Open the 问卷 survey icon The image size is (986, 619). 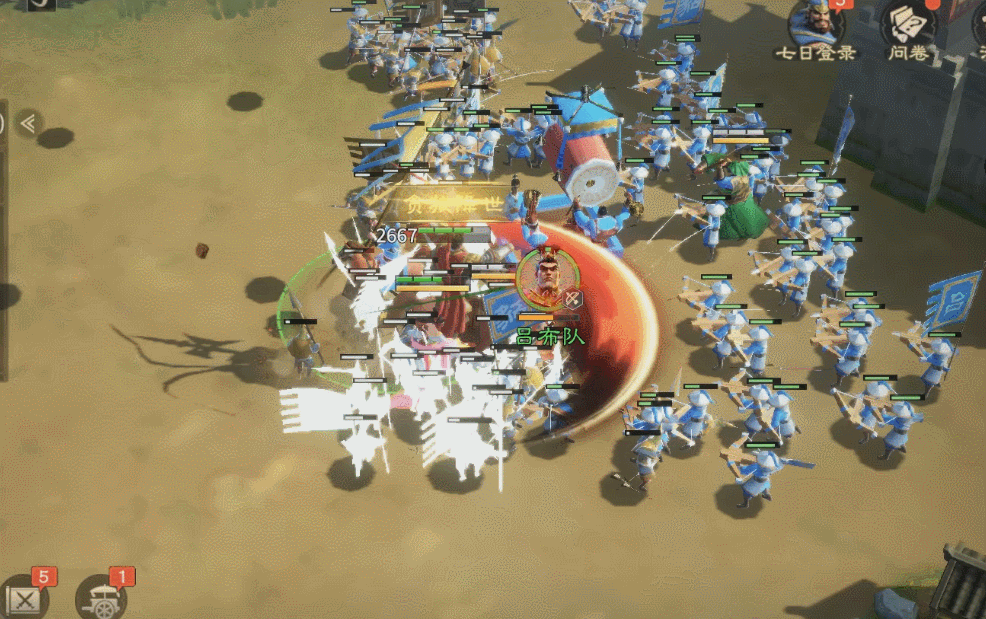point(907,24)
